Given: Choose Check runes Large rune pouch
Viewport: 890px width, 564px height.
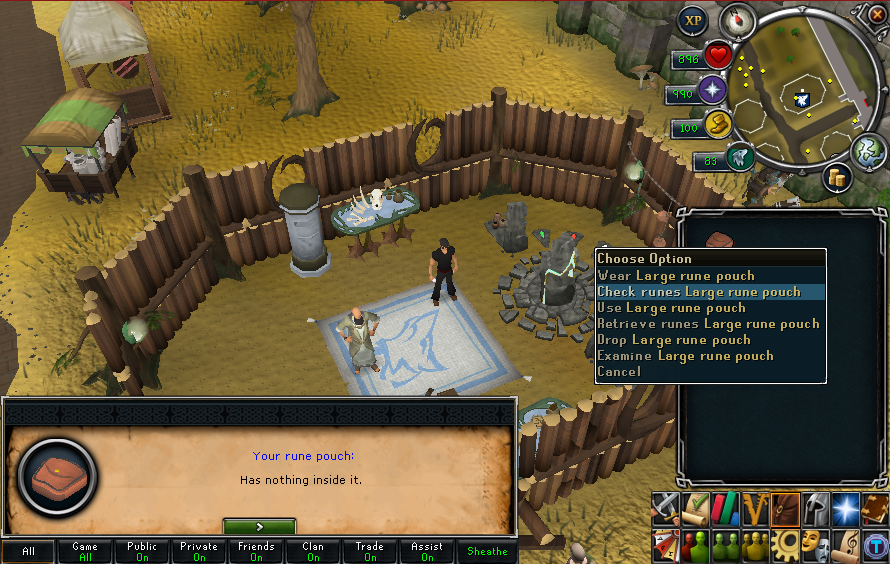Looking at the screenshot, I should coord(699,292).
